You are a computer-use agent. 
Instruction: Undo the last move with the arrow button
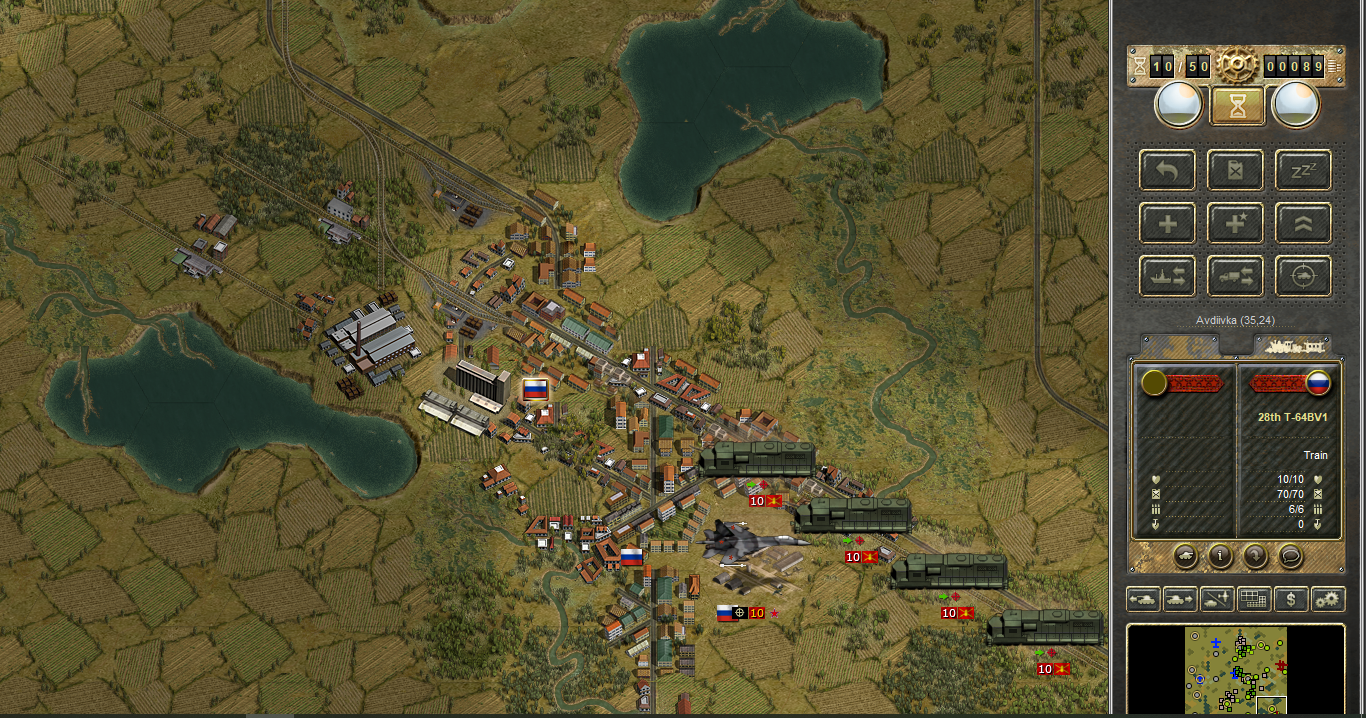[x=1168, y=170]
